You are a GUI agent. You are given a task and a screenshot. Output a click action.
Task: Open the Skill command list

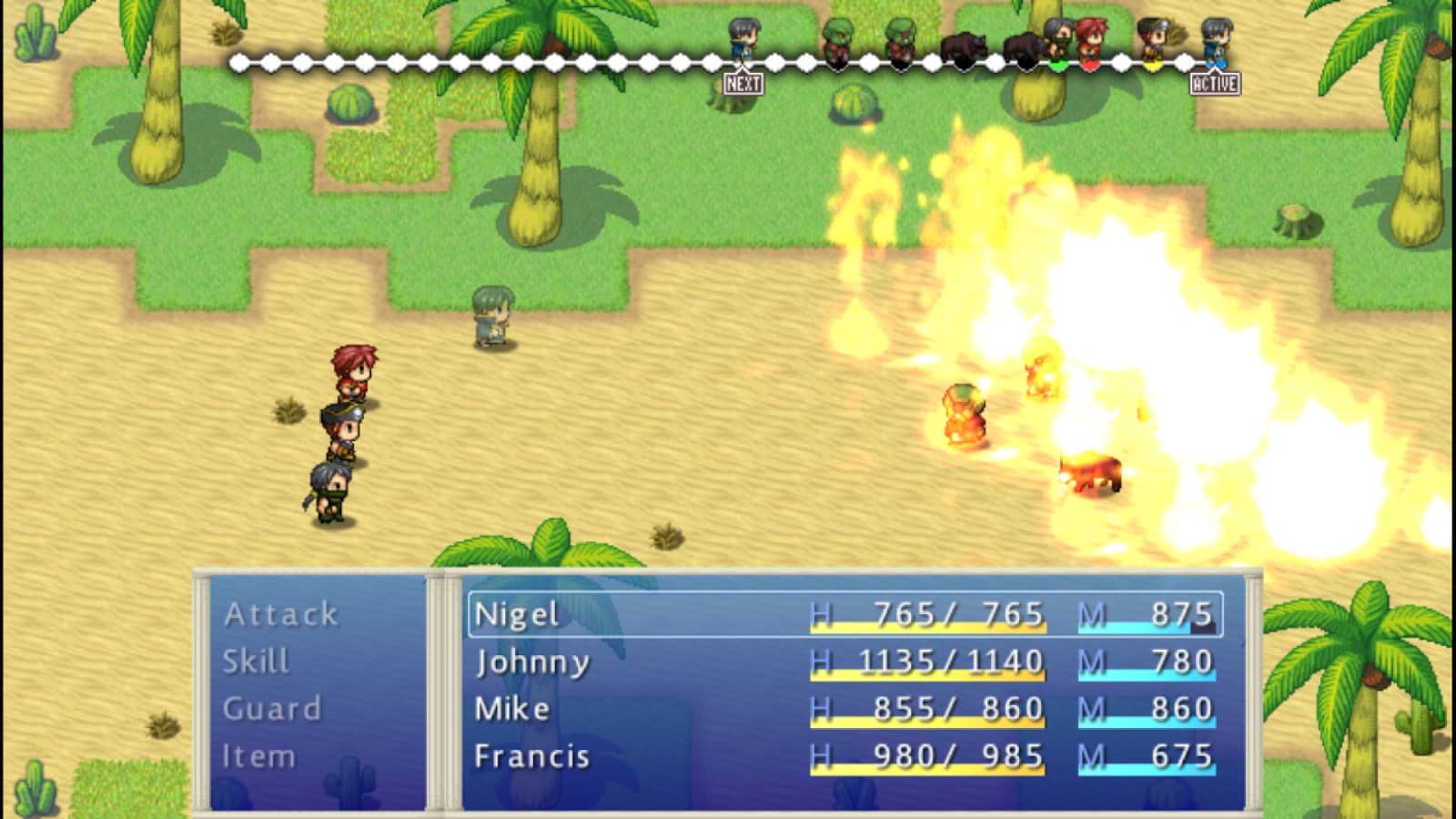[257, 662]
